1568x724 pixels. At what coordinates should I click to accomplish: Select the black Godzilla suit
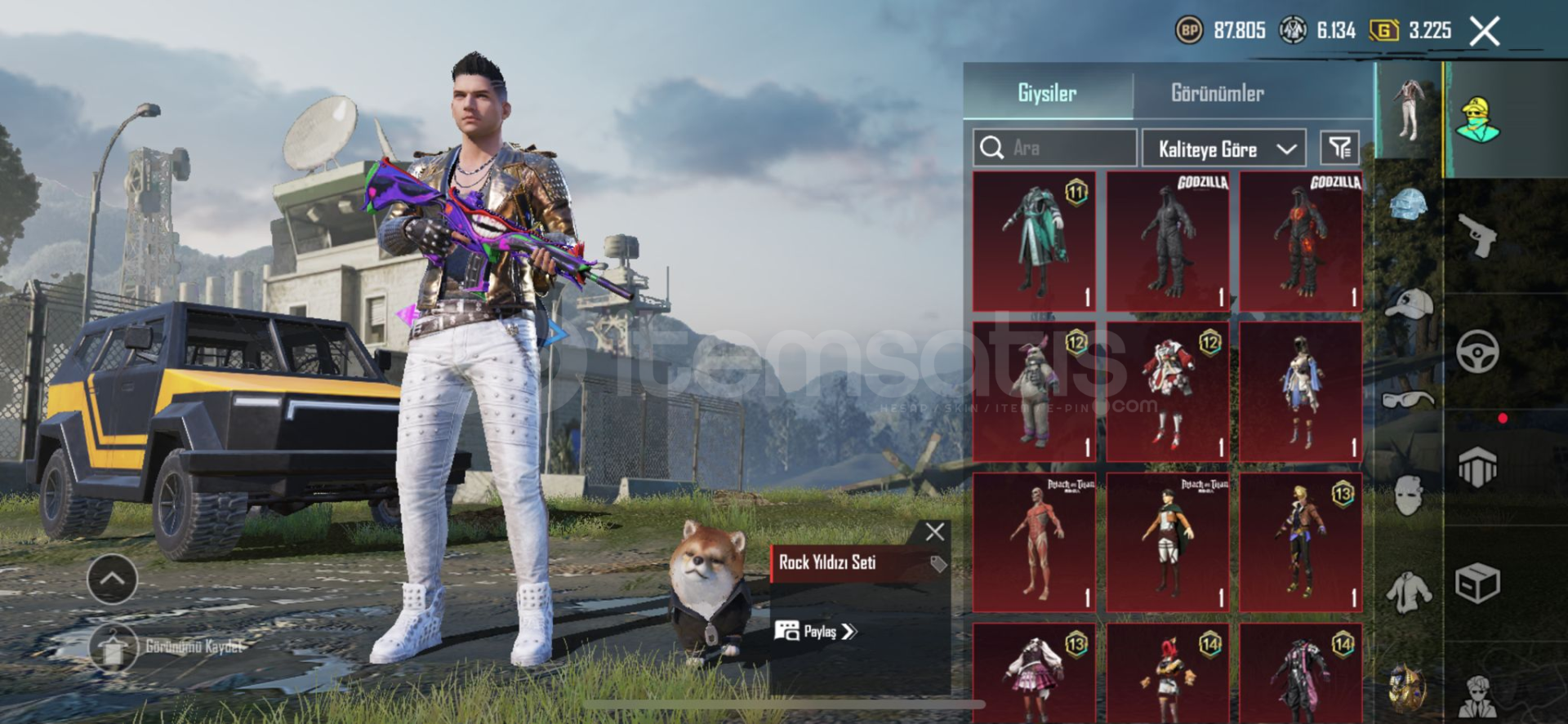point(1168,241)
